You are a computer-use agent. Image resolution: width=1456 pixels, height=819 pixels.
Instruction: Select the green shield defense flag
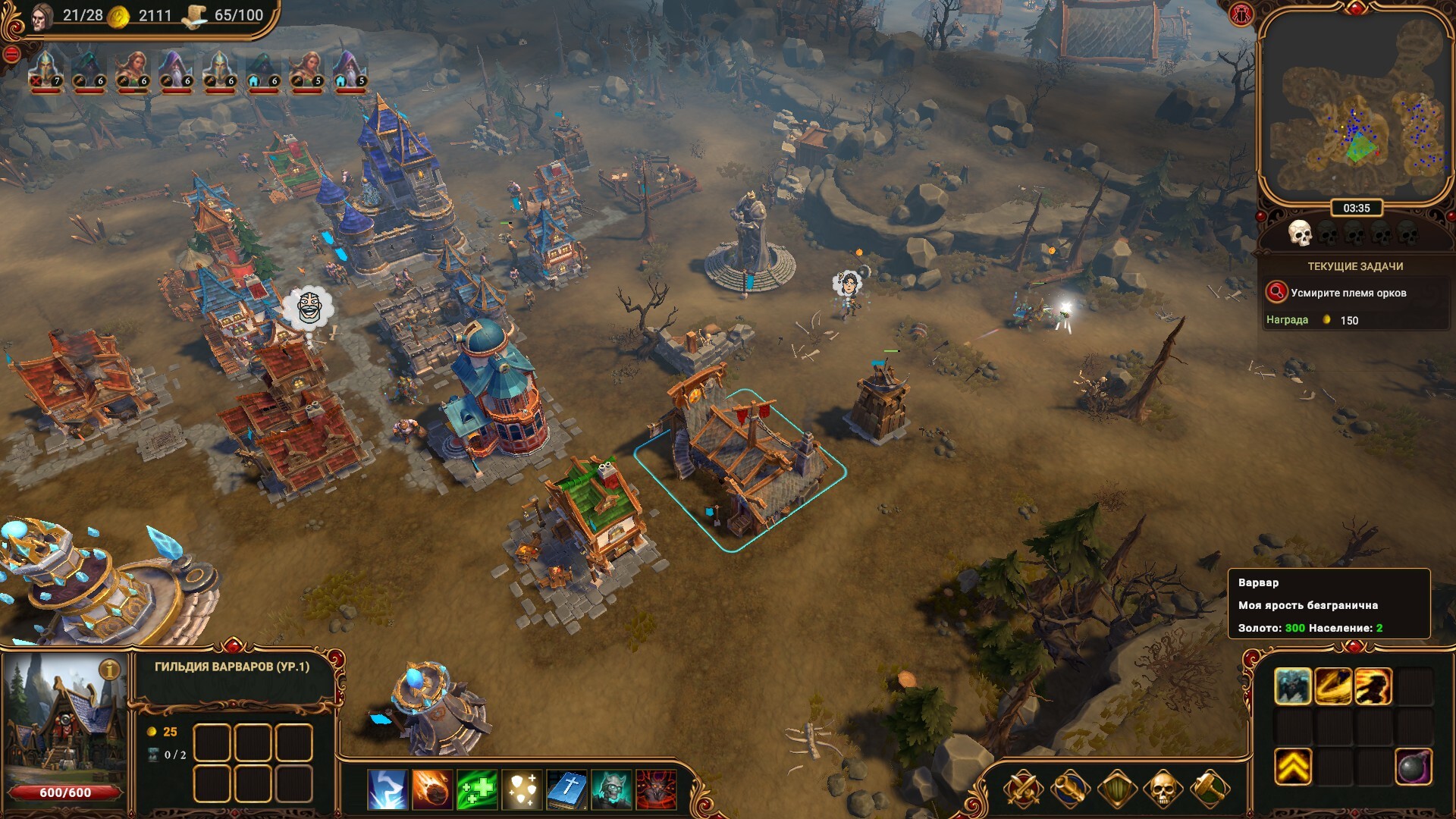pyautogui.click(x=1116, y=789)
